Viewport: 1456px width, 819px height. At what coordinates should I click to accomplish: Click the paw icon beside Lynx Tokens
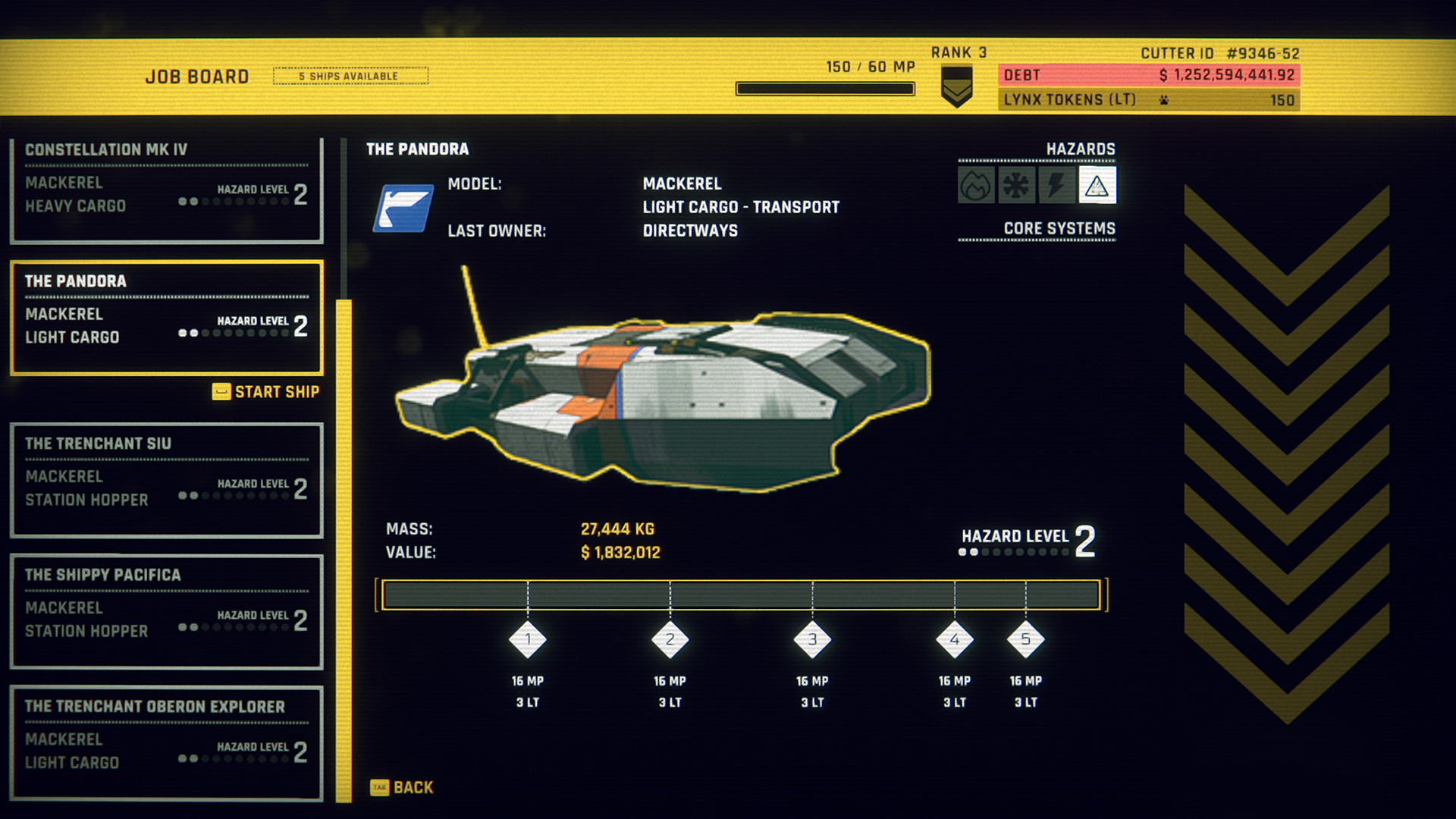click(x=1165, y=99)
